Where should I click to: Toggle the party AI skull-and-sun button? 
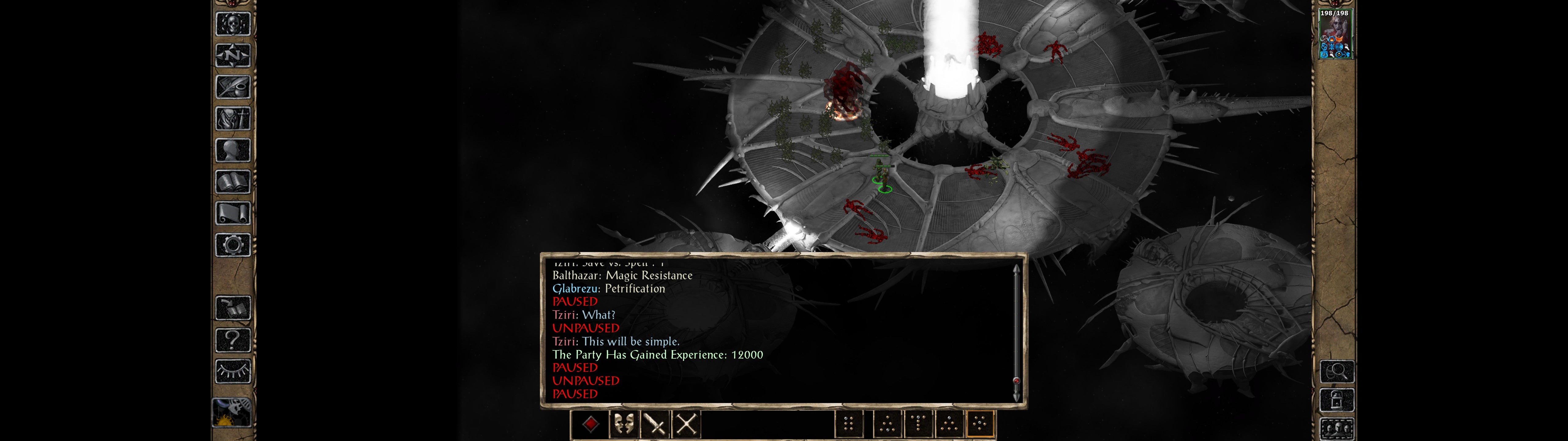point(232,412)
